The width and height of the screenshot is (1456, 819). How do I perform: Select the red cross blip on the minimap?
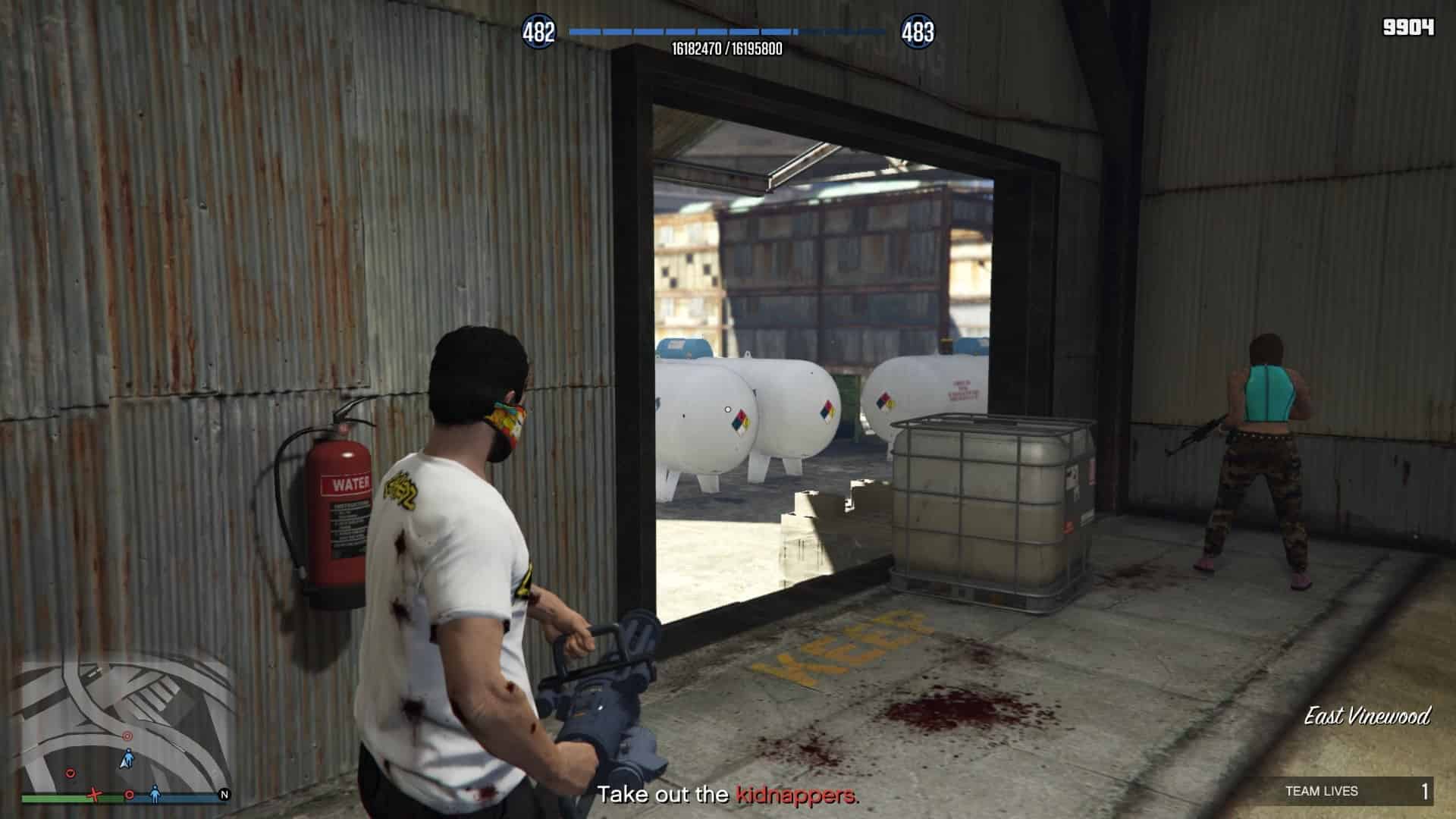[94, 795]
